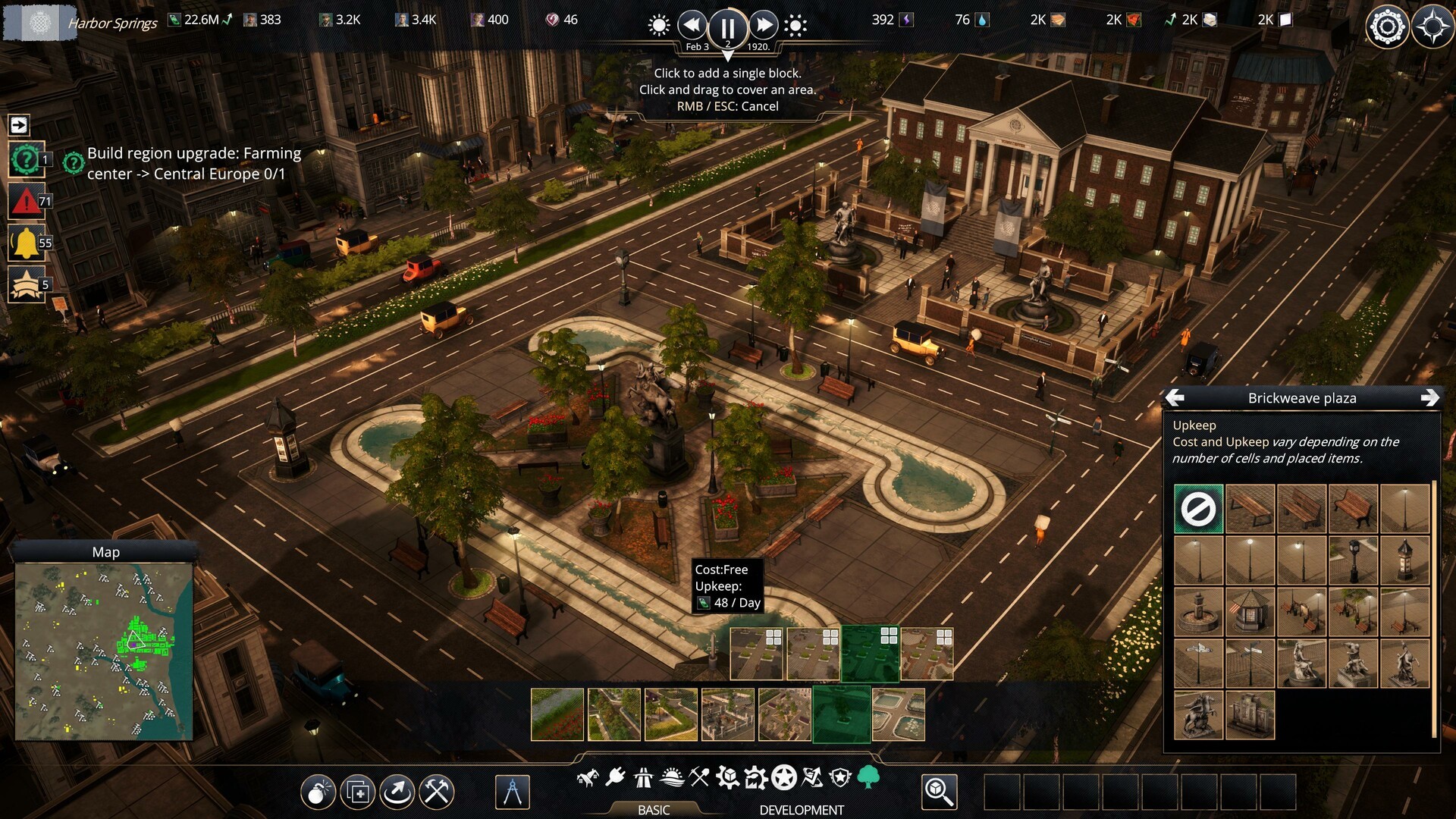Go to next plaza type arrow
1456x819 pixels.
pos(1429,398)
